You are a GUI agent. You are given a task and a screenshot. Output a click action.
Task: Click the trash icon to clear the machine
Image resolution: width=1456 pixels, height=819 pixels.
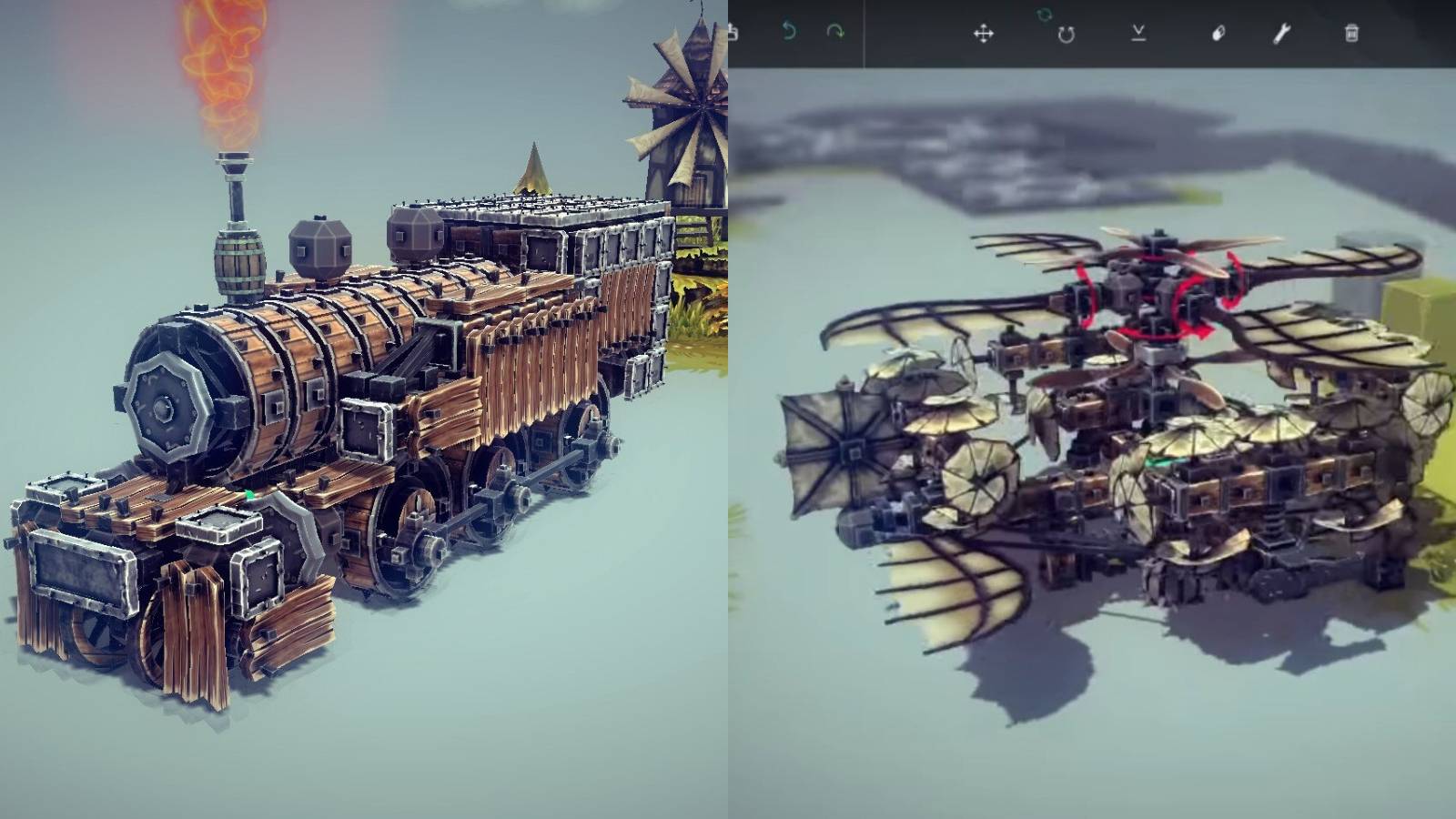pyautogui.click(x=1352, y=33)
